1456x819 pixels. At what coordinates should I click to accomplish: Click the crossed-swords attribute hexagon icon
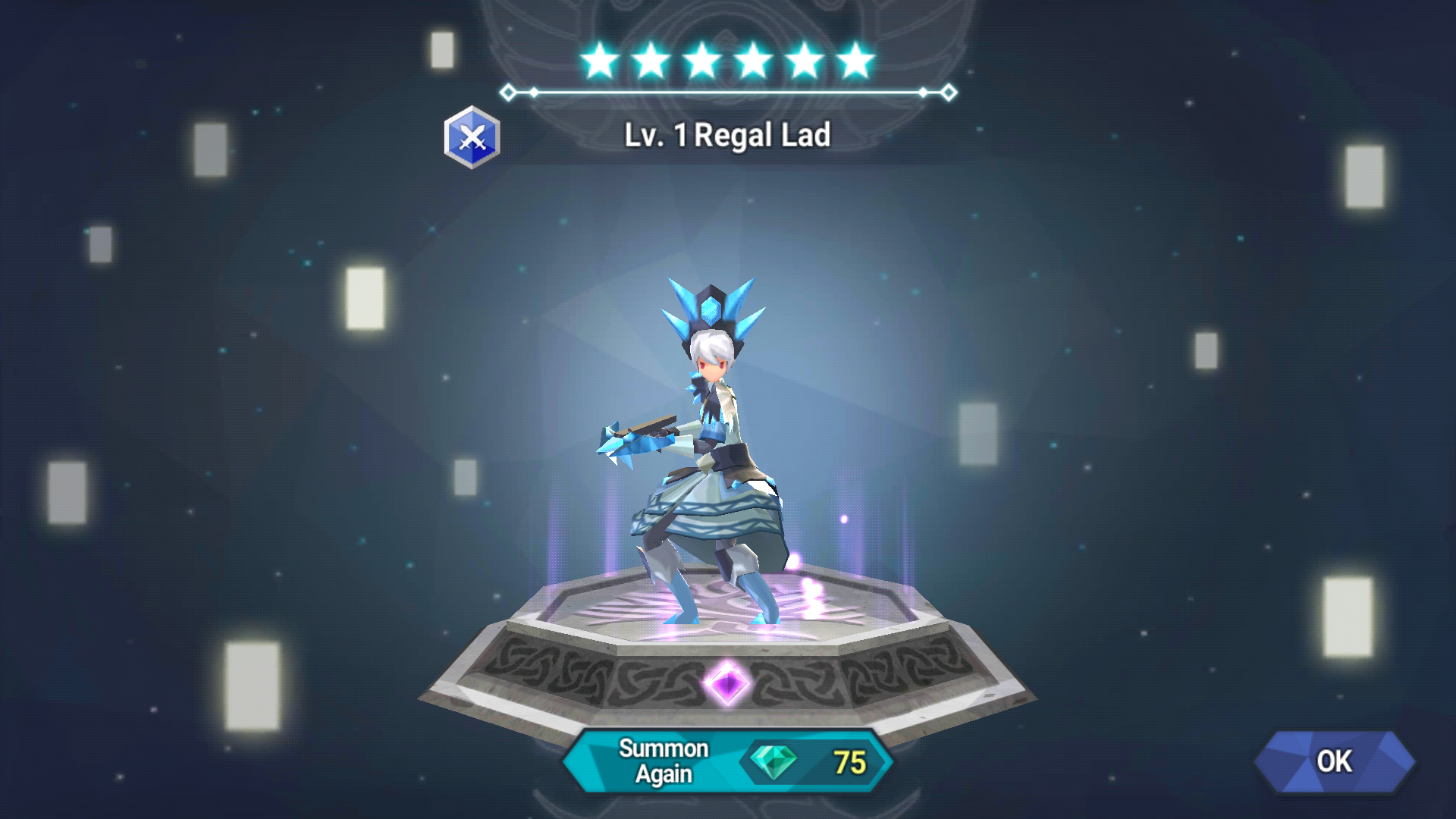474,138
